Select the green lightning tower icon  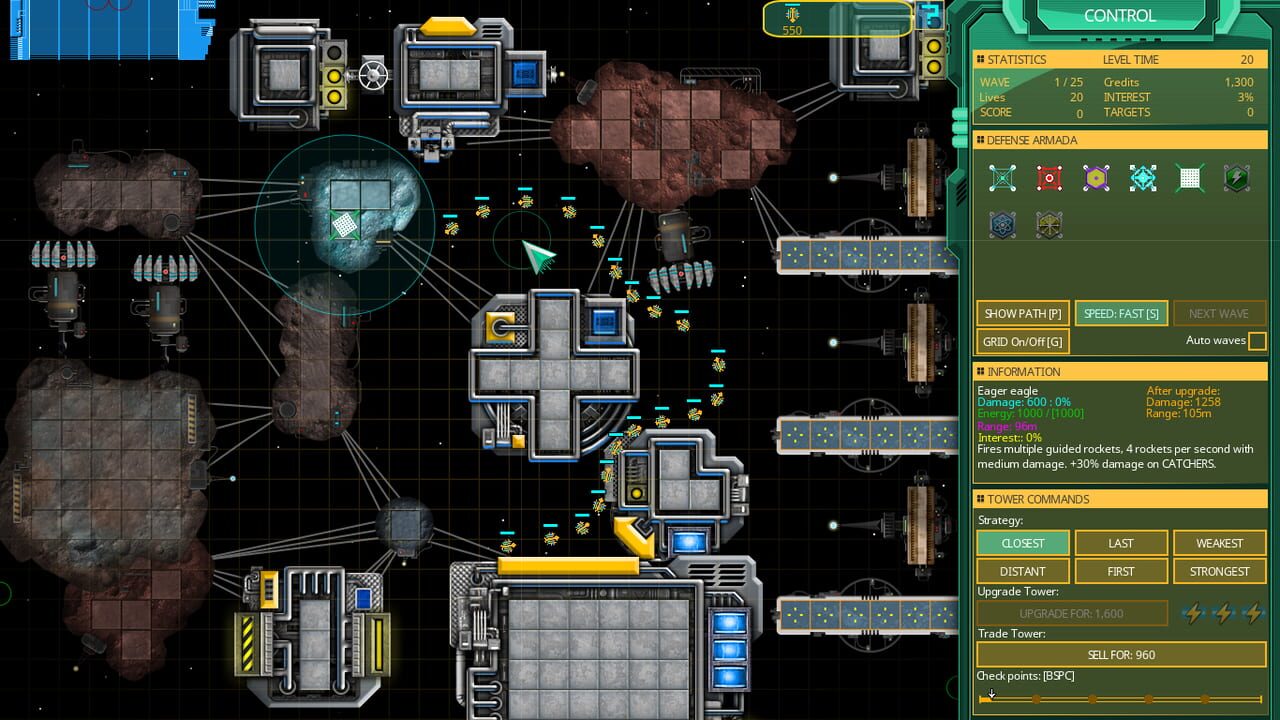1237,177
